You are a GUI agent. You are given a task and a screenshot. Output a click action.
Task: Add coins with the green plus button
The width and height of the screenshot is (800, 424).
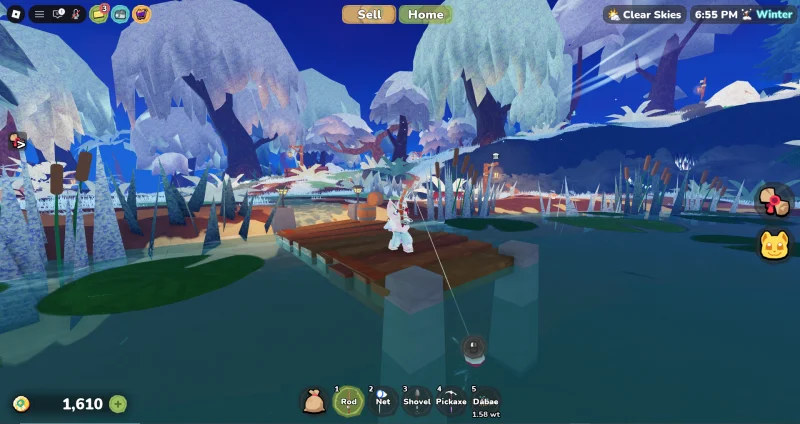(118, 404)
